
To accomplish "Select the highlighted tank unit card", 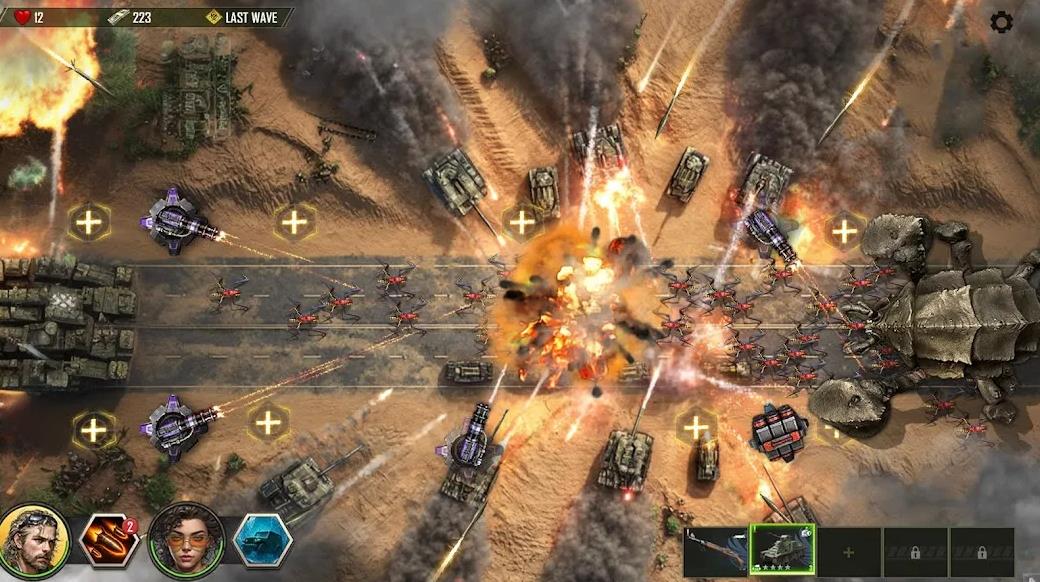I will tap(783, 551).
